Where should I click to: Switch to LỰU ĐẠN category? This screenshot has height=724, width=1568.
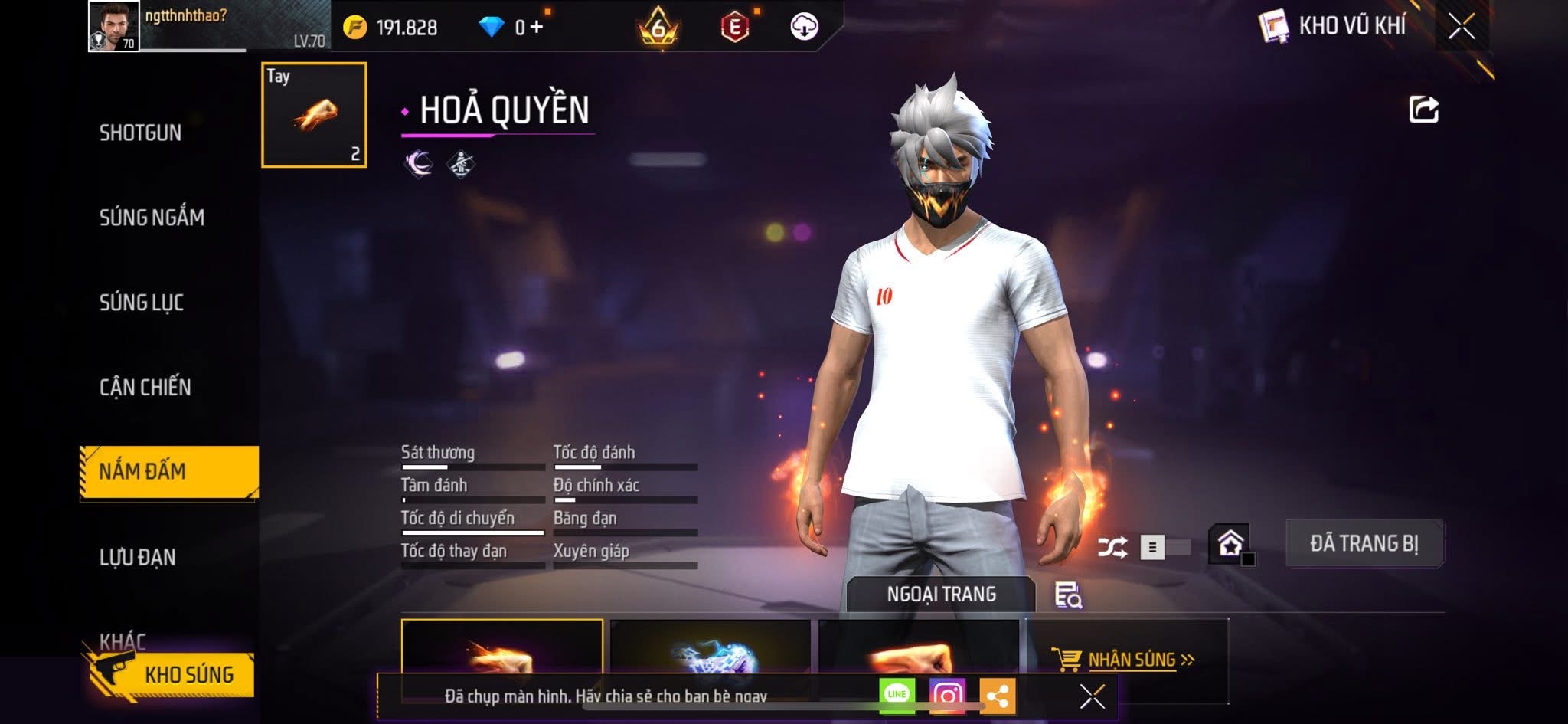click(138, 557)
